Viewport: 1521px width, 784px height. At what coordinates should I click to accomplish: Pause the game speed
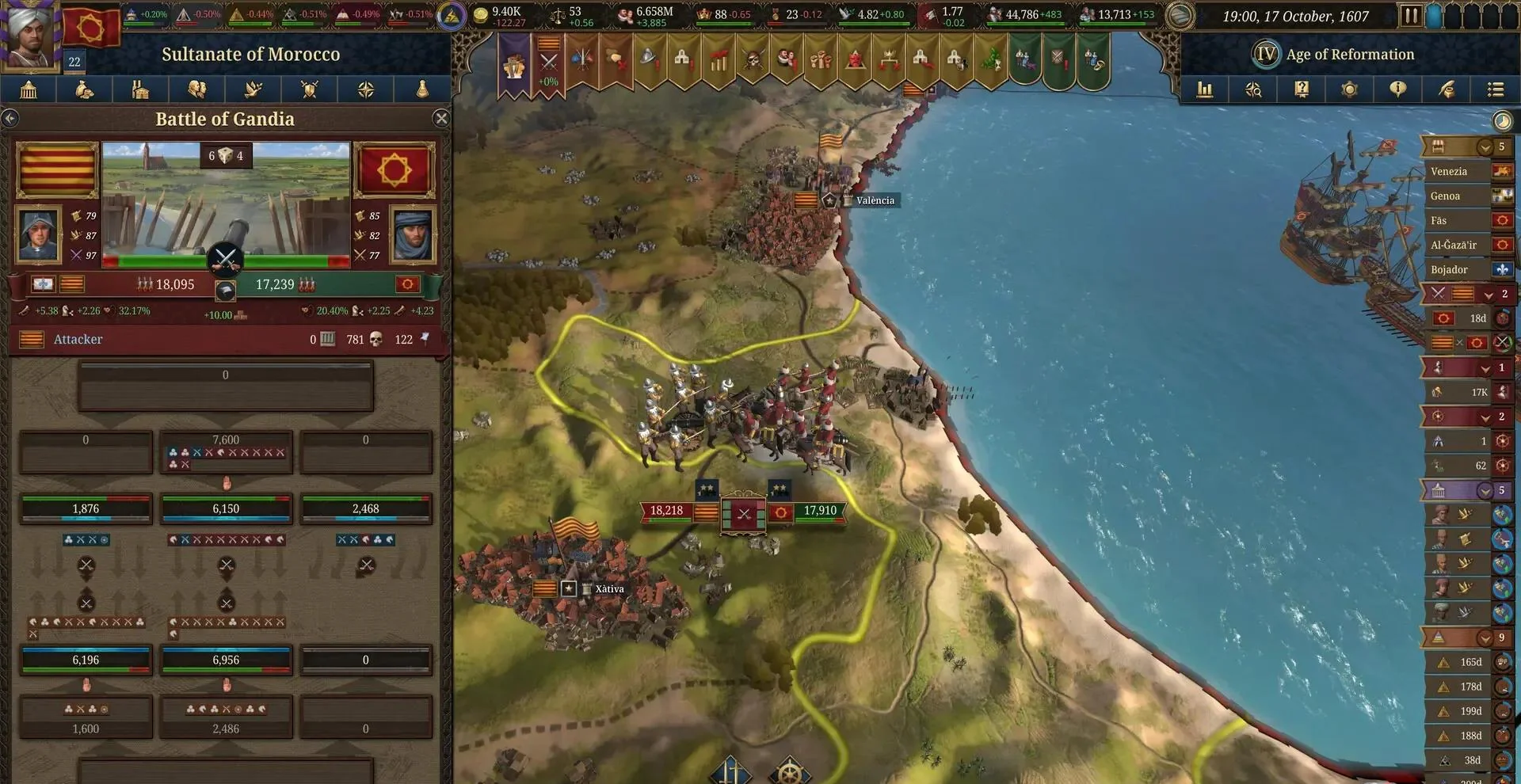click(x=1410, y=16)
